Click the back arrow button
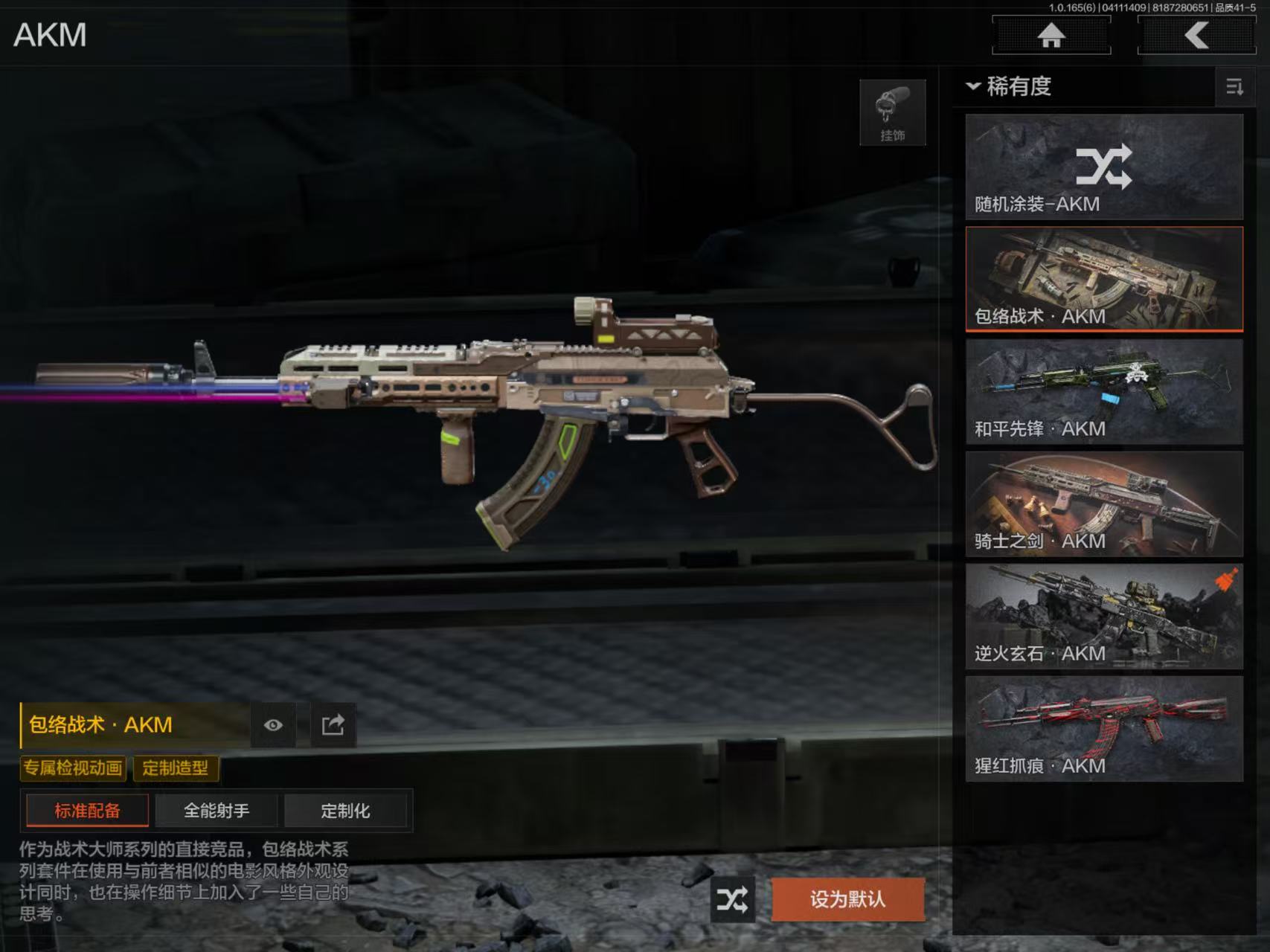 1196,35
